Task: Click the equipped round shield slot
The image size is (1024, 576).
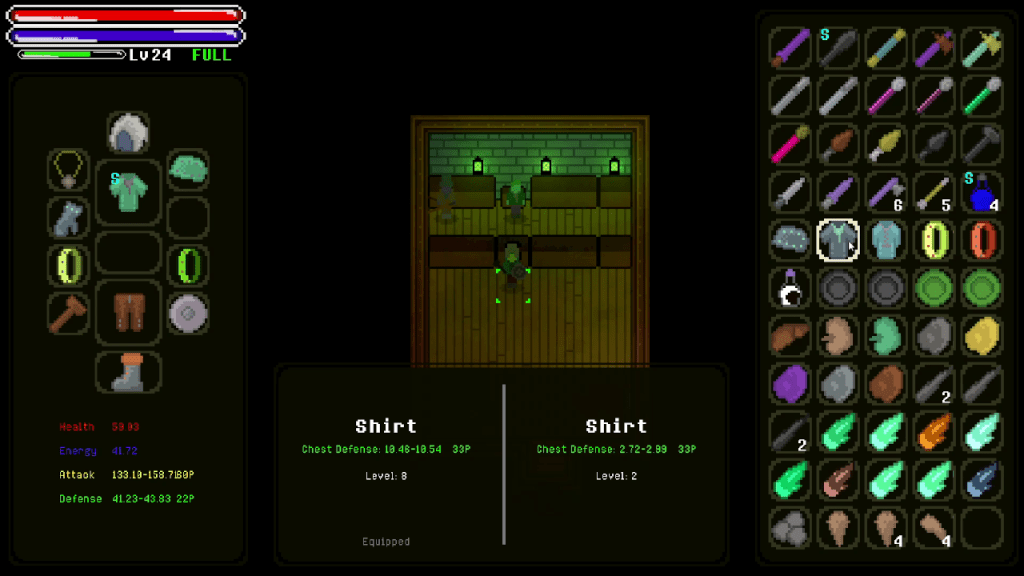Action: point(187,313)
